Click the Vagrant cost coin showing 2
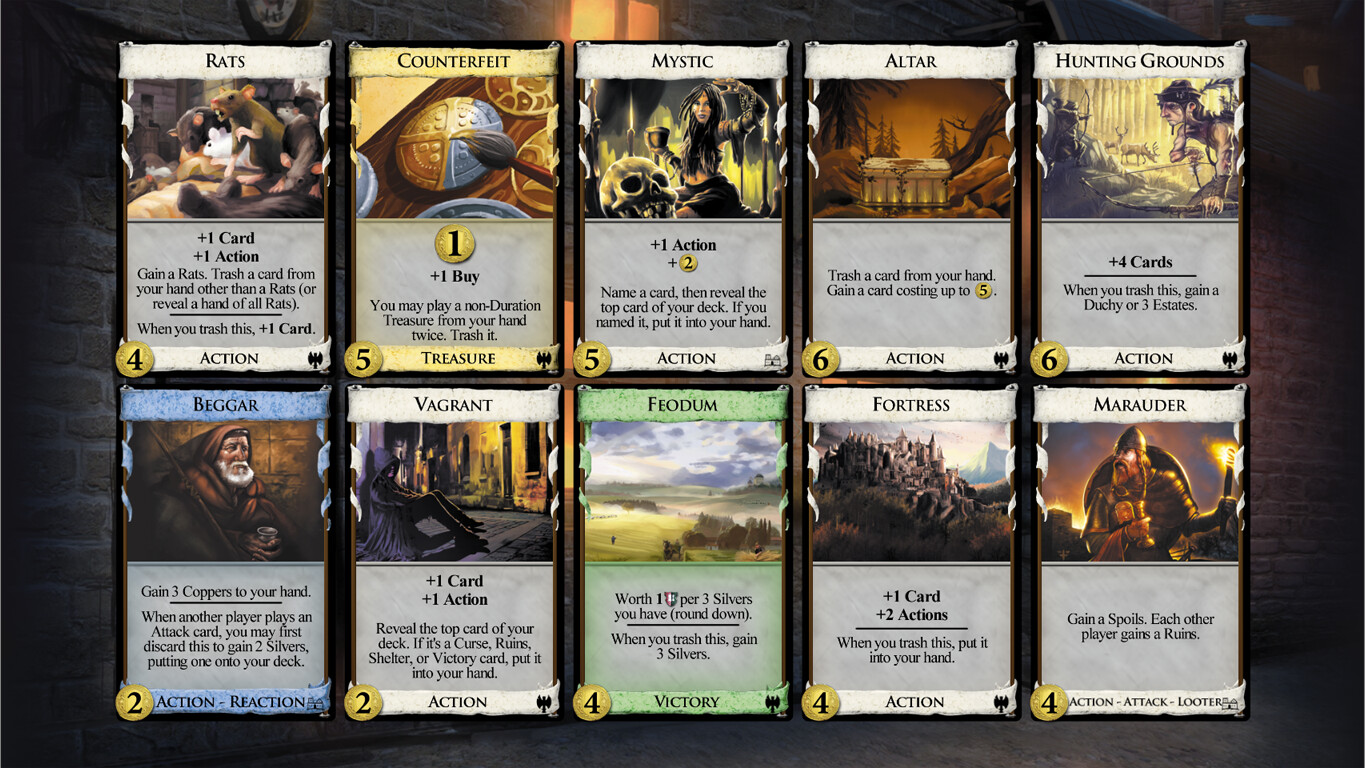Screen dimensions: 1365x768 [x=363, y=702]
